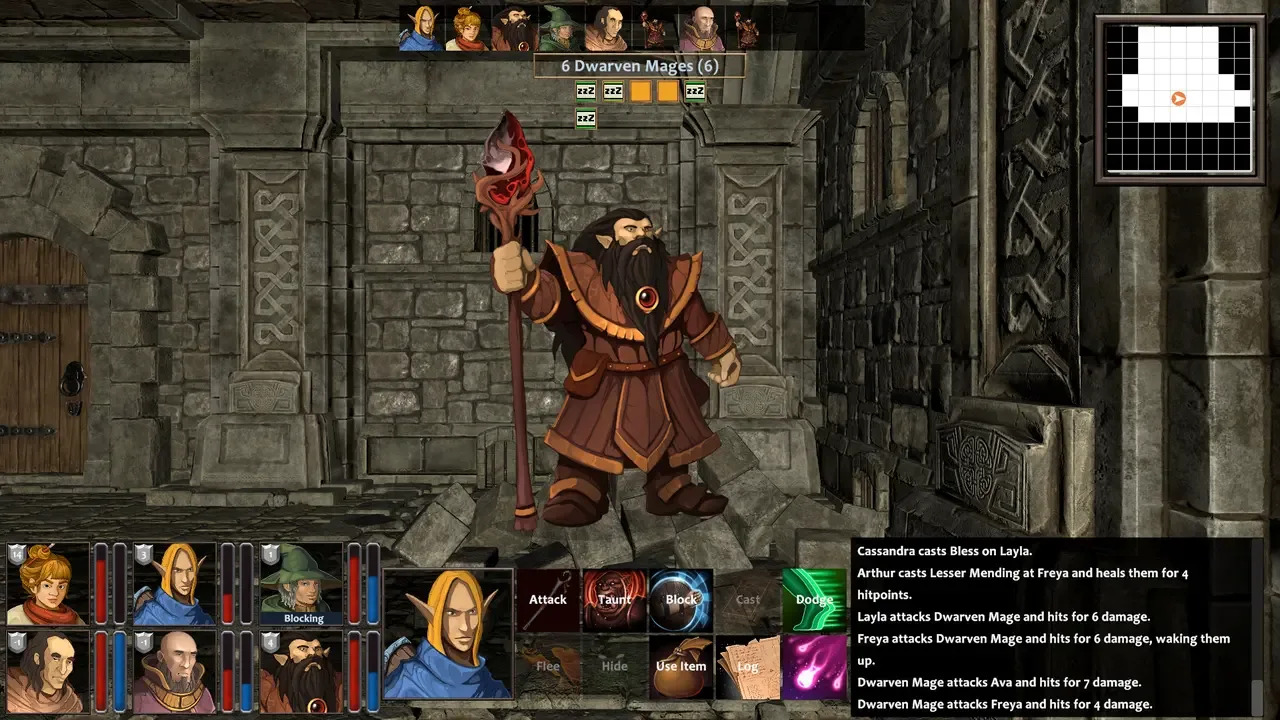This screenshot has width=1280, height=720.
Task: Open the combat Log
Action: coord(747,667)
